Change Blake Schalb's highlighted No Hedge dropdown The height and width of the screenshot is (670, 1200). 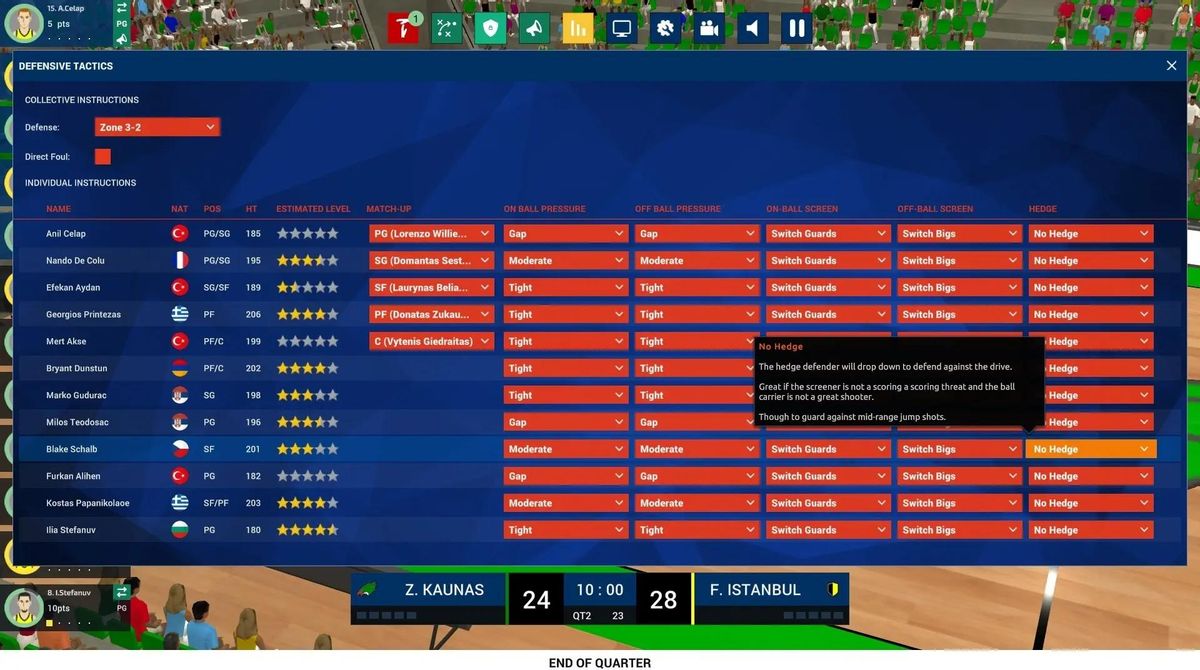1090,450
